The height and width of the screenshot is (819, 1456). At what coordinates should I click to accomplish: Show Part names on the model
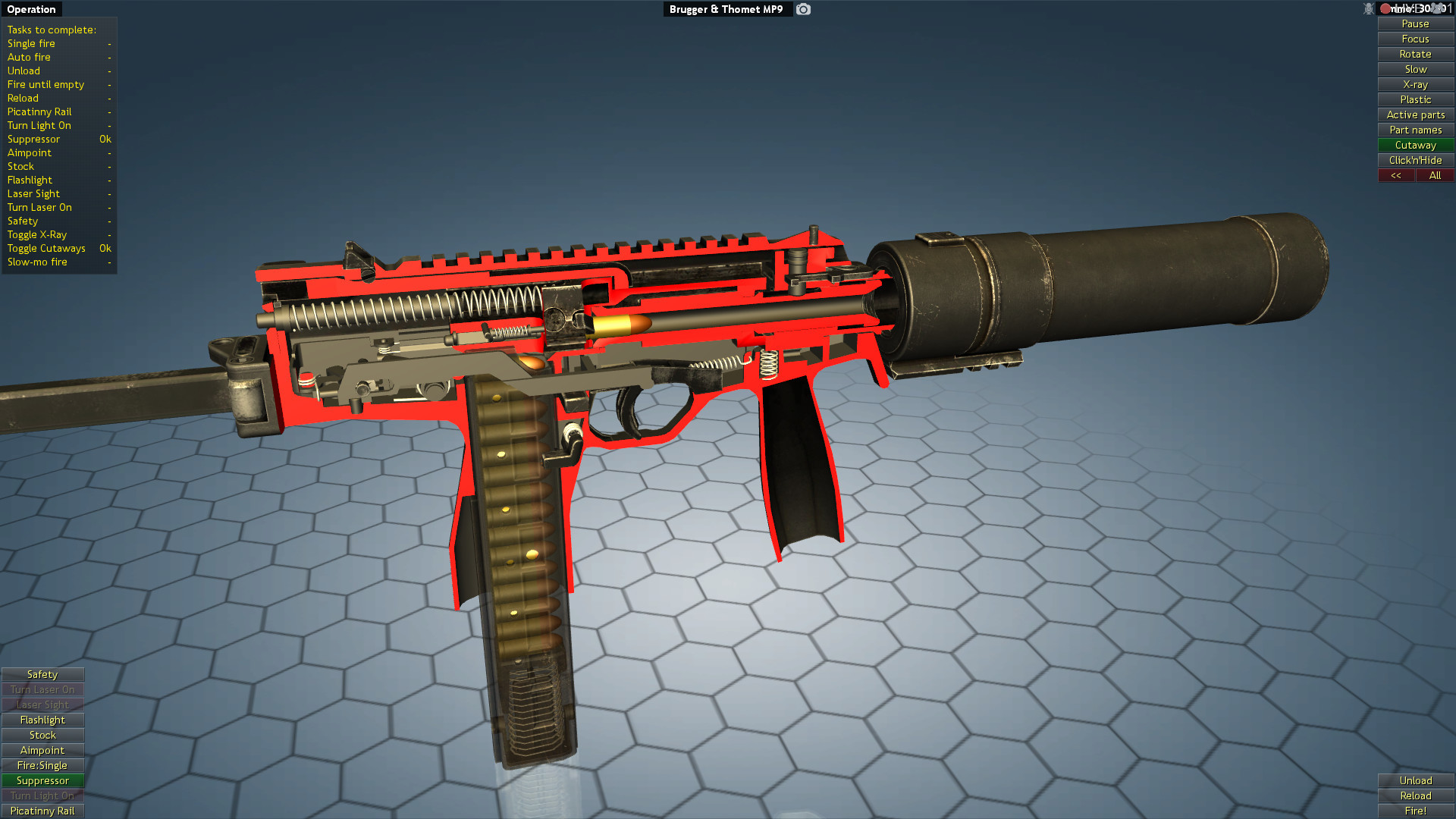click(x=1415, y=130)
